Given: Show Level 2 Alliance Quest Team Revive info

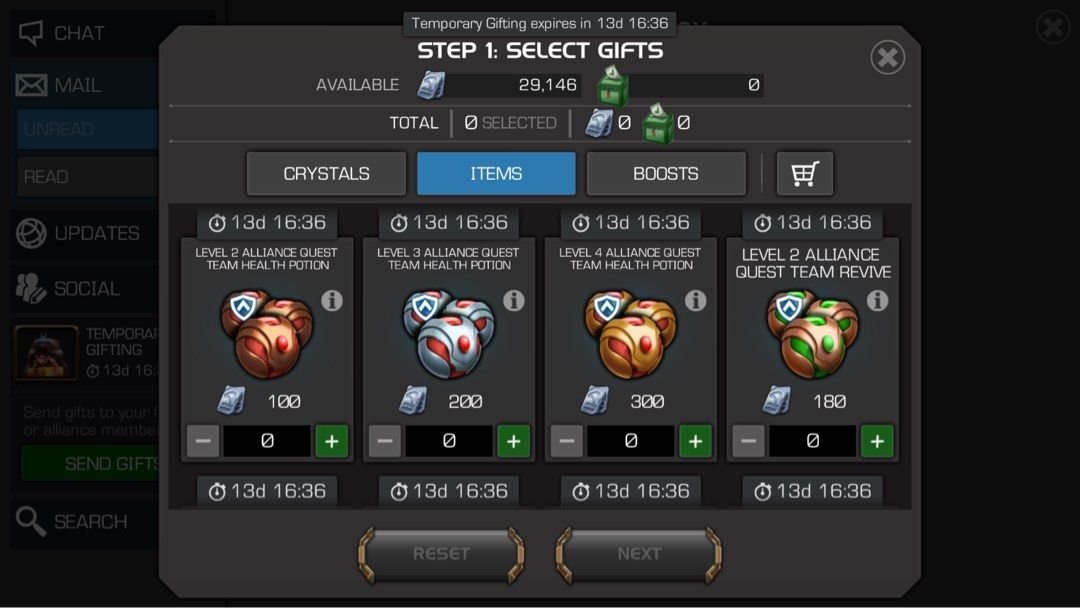Looking at the screenshot, I should pos(877,300).
